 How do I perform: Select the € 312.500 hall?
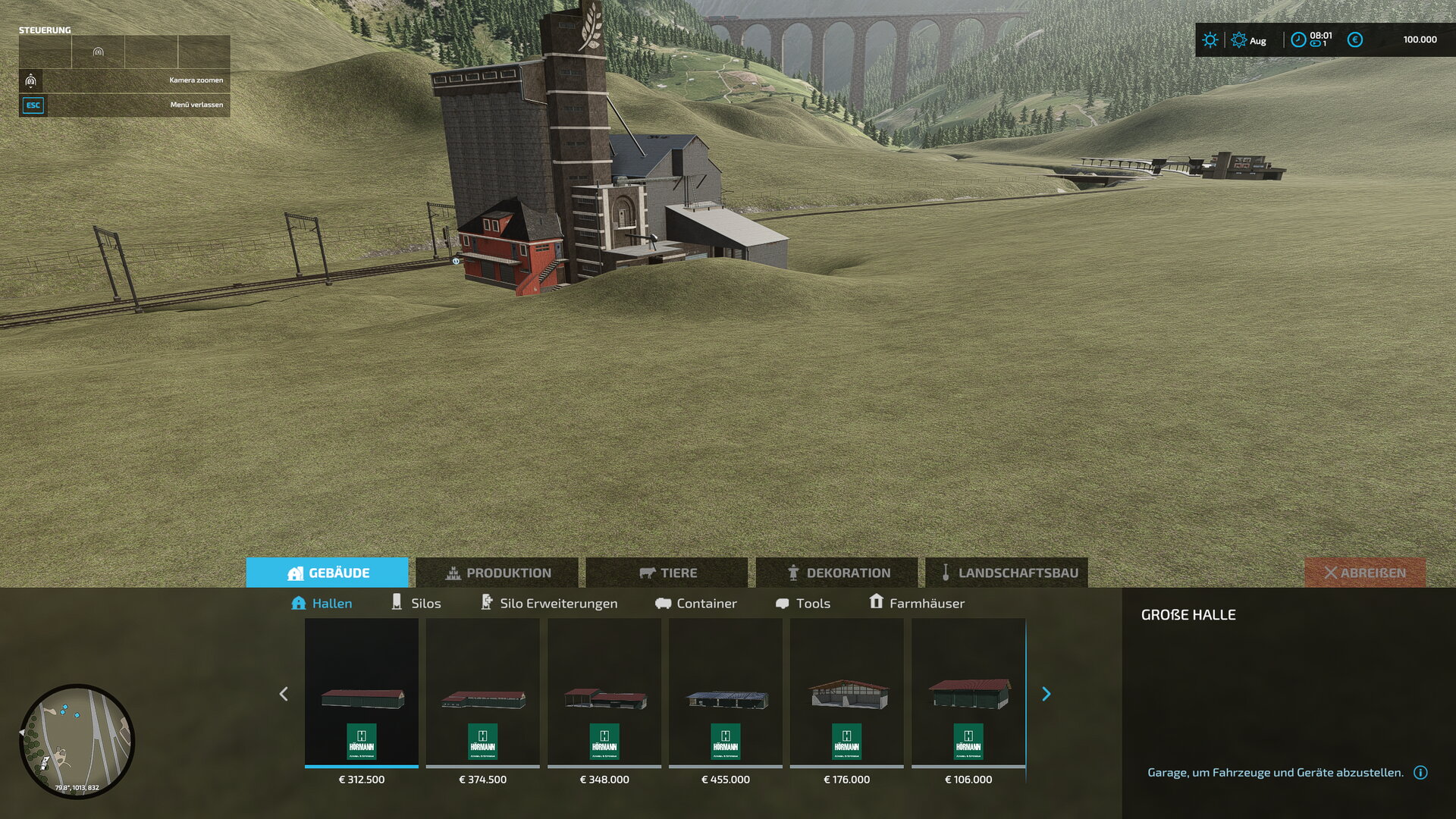pyautogui.click(x=362, y=694)
